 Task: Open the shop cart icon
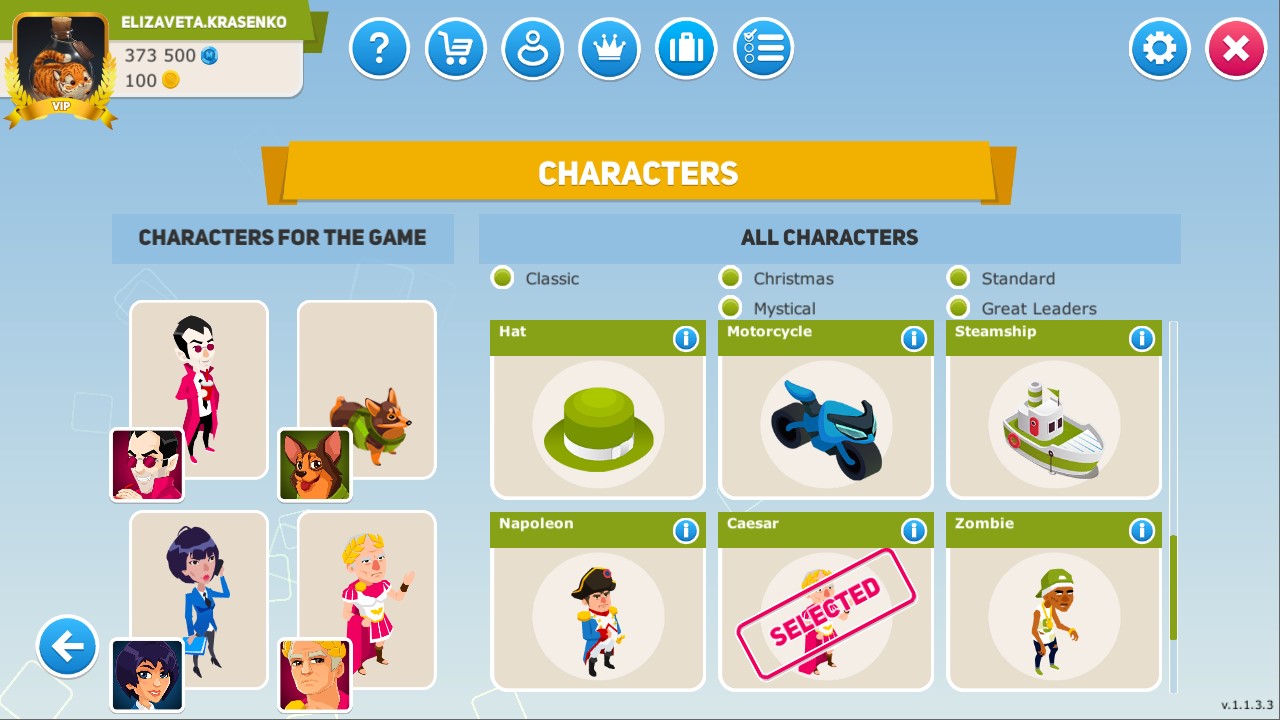pyautogui.click(x=456, y=48)
